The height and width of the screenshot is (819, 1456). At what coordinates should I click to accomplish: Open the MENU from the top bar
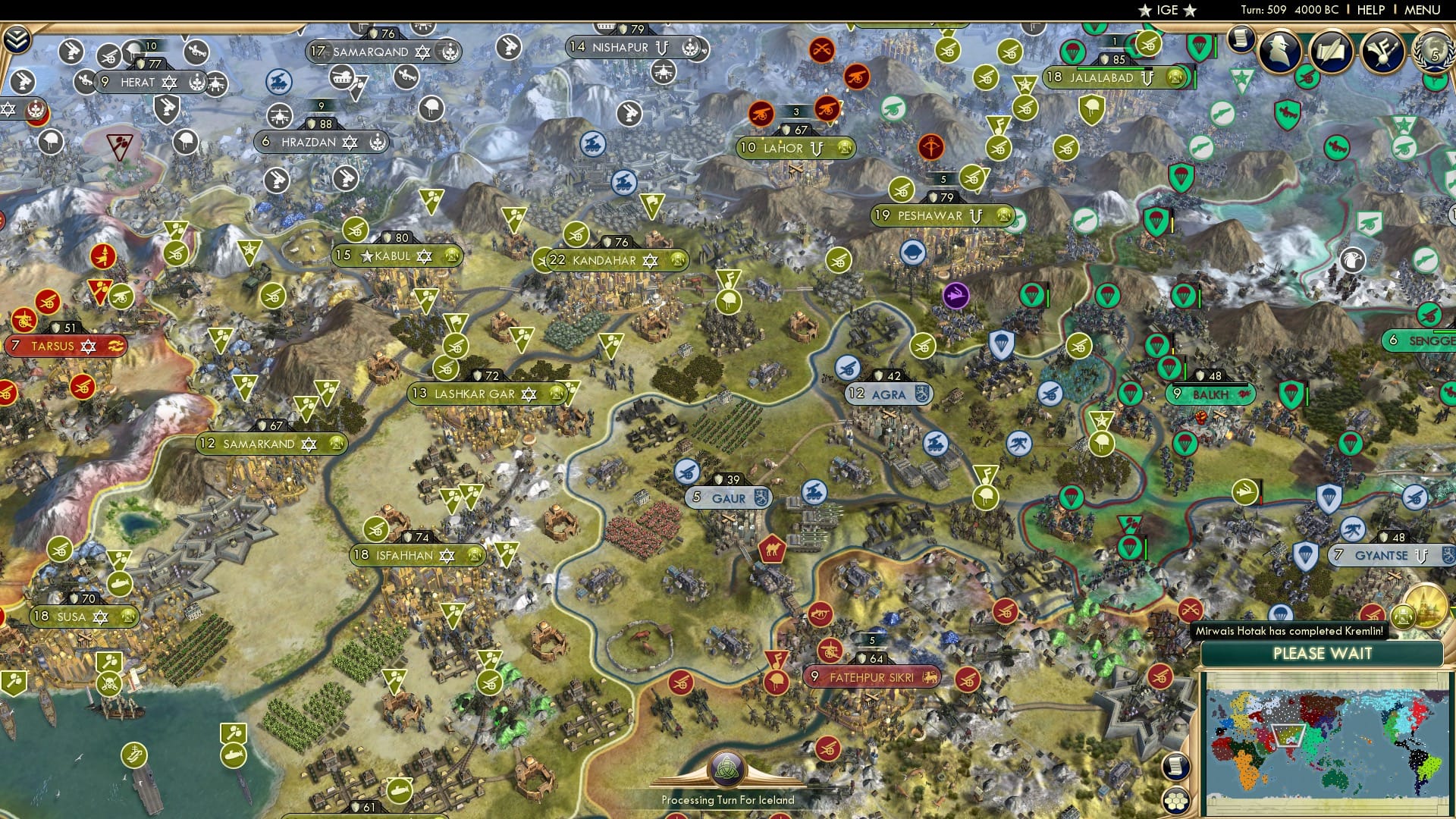pyautogui.click(x=1423, y=11)
